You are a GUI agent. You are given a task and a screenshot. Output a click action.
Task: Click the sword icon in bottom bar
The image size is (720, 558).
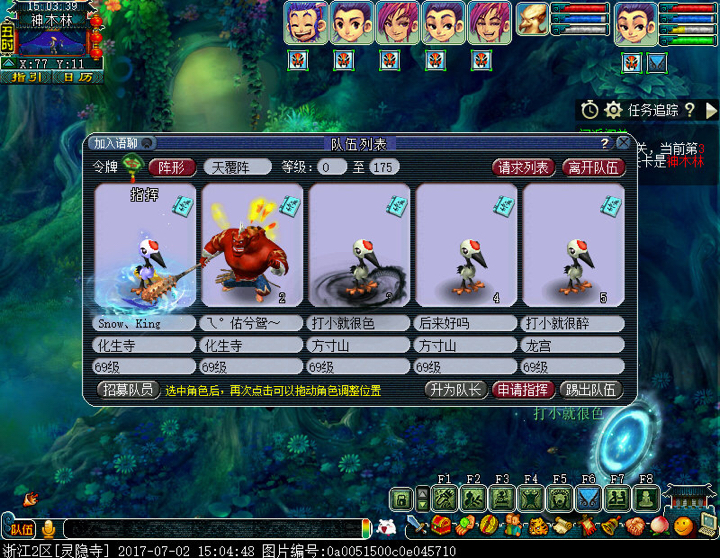pos(417,525)
